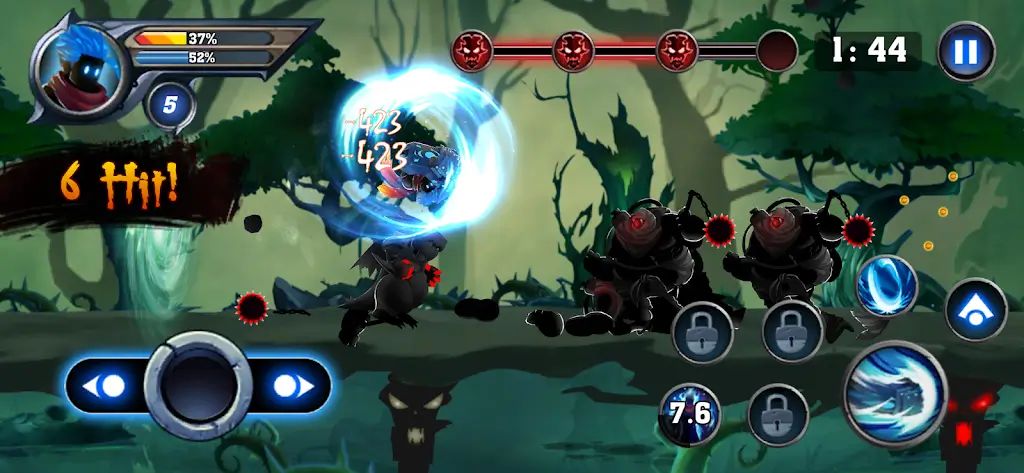Tap the move-left arrow button
The width and height of the screenshot is (1024, 473).
coord(107,386)
